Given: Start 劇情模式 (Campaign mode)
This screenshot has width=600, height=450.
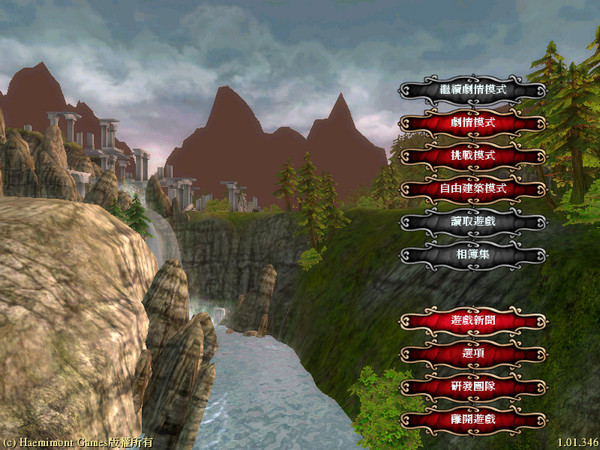Looking at the screenshot, I should 473,123.
